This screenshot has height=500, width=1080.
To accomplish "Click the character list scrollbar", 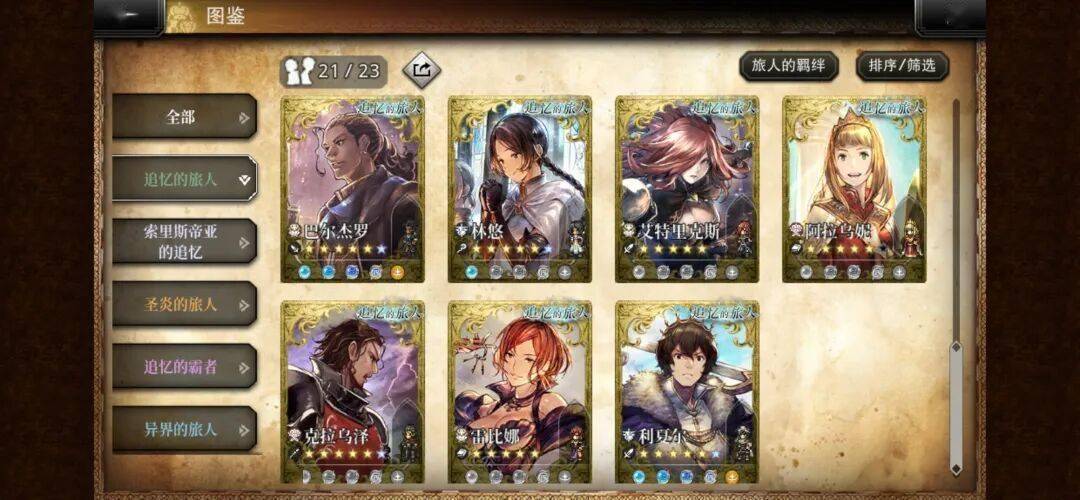I will [956, 285].
